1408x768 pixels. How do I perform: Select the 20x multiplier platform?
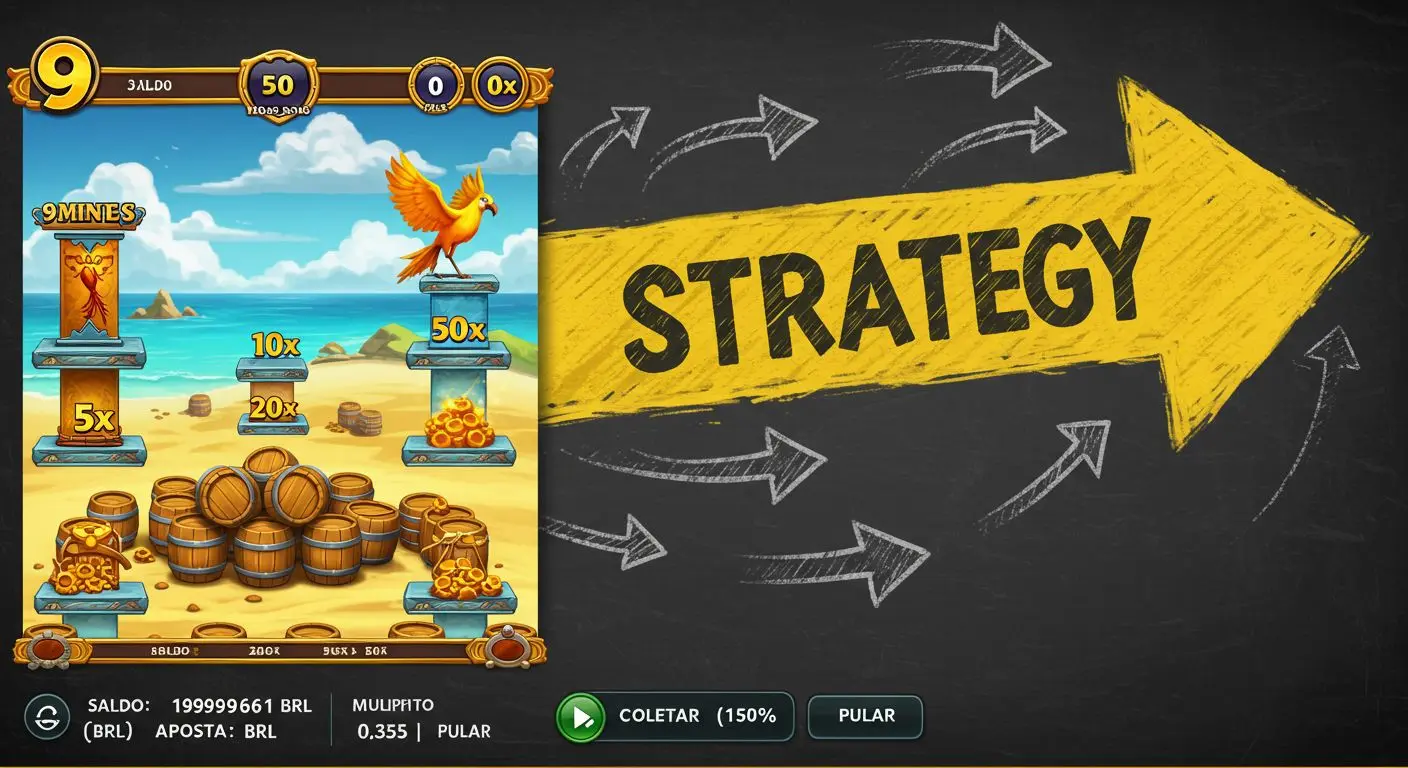[272, 406]
